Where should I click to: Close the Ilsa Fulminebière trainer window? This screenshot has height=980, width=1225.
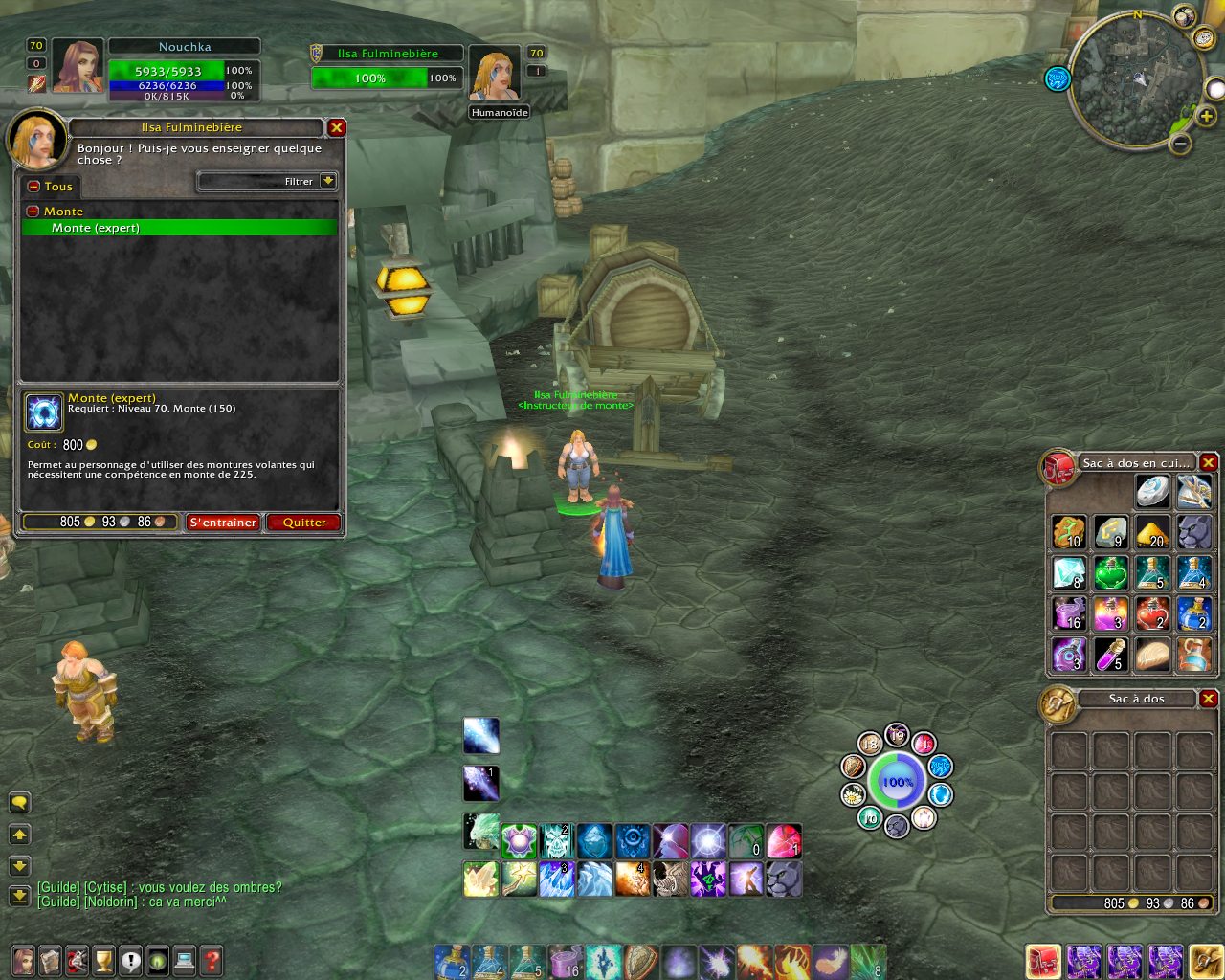coord(337,127)
